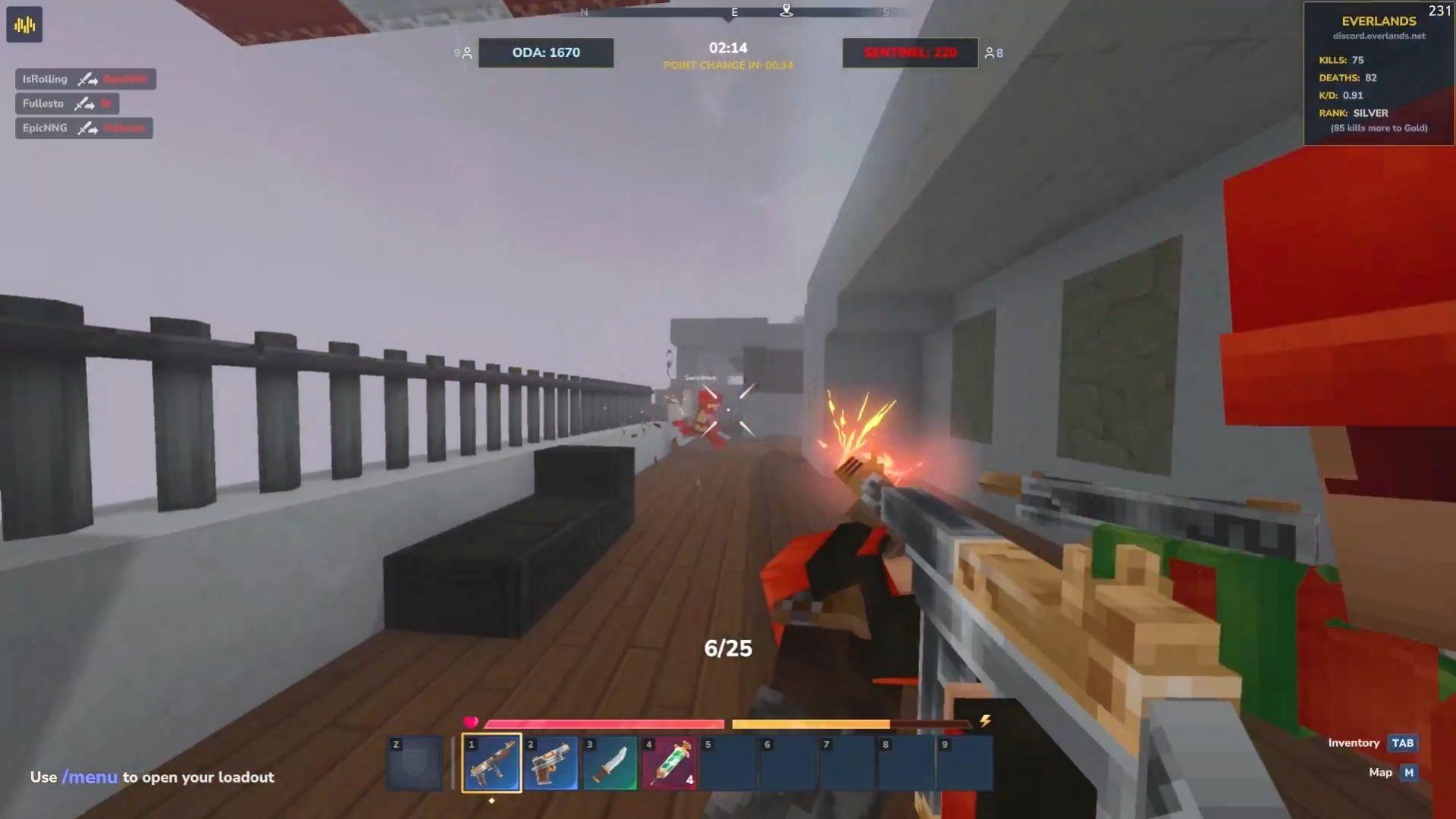Select the healing syringe in hotbar slot 4
The height and width of the screenshot is (819, 1456).
click(669, 762)
